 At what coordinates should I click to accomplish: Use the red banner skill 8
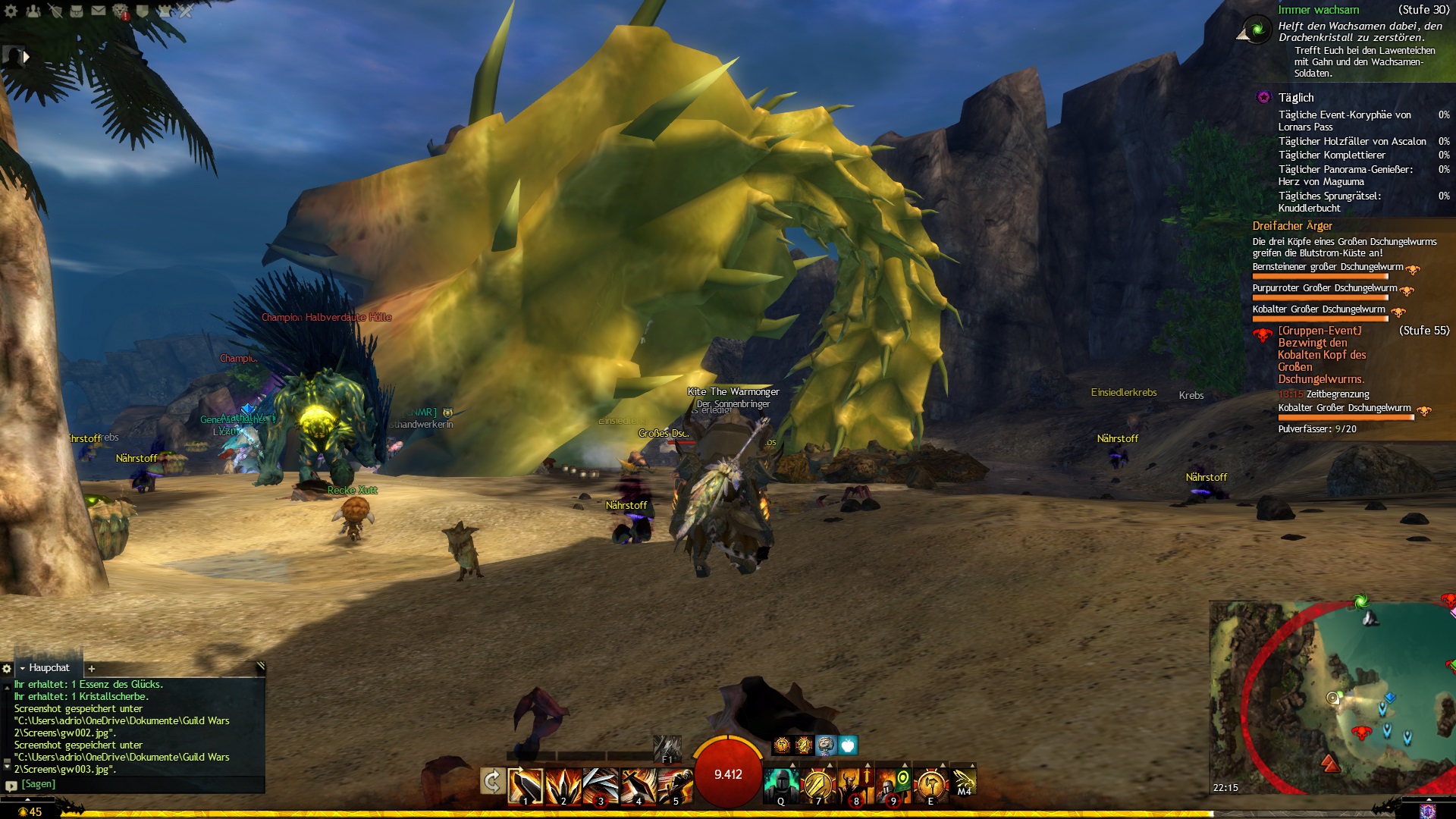point(855,785)
